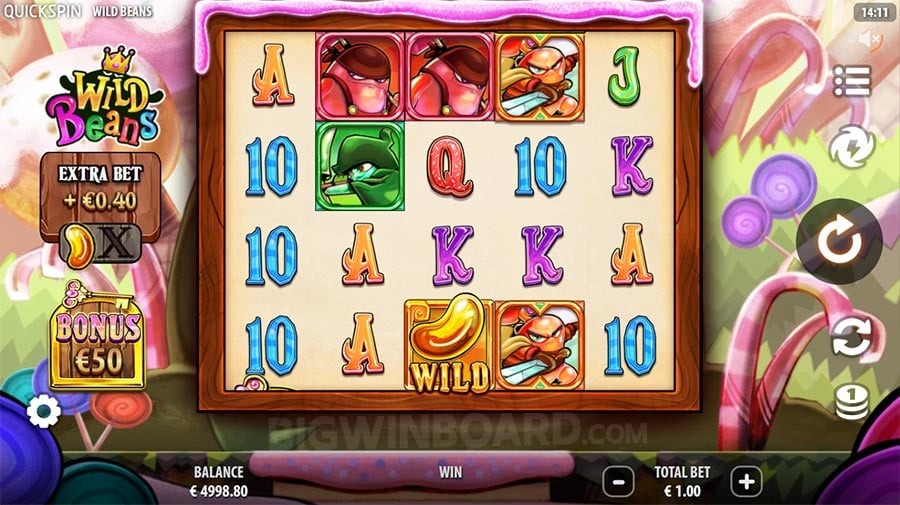Open the autoplay options
Screen dimensions: 900x505
[851, 337]
